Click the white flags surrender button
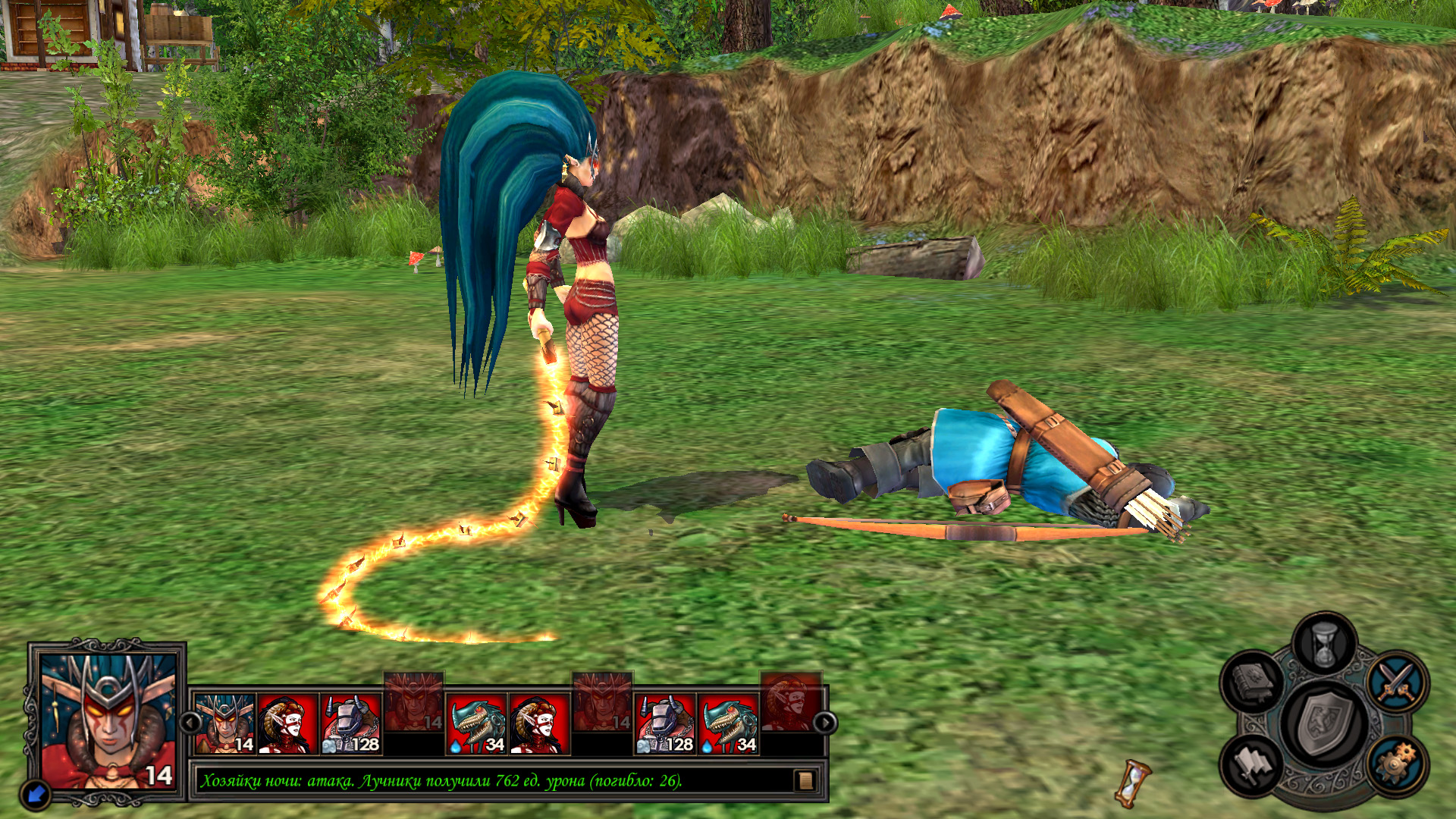Image resolution: width=1456 pixels, height=819 pixels. coord(1252,764)
